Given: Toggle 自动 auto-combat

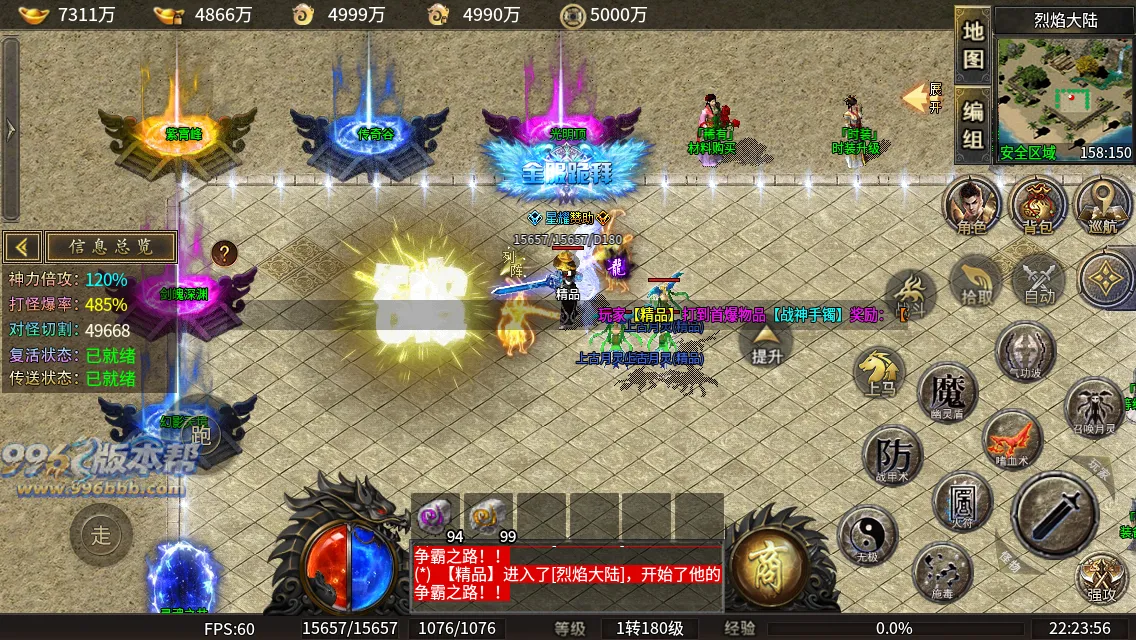Looking at the screenshot, I should coord(1040,281).
